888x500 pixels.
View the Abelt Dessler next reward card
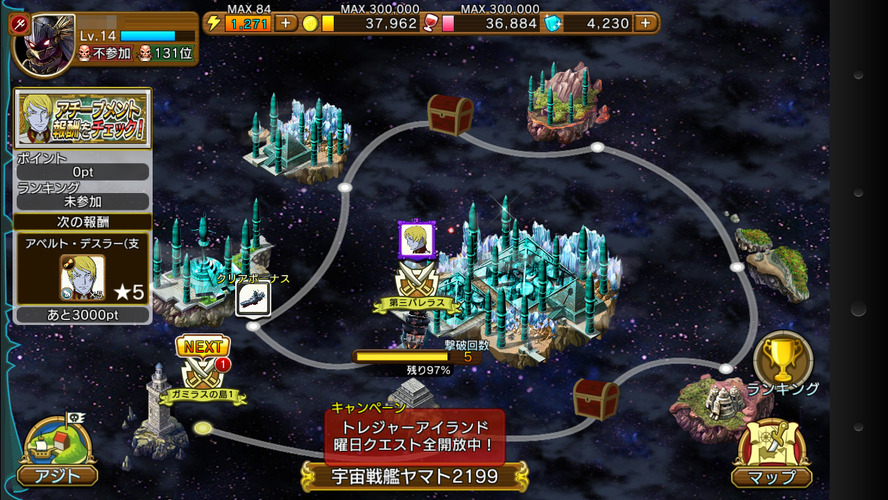pyautogui.click(x=83, y=268)
